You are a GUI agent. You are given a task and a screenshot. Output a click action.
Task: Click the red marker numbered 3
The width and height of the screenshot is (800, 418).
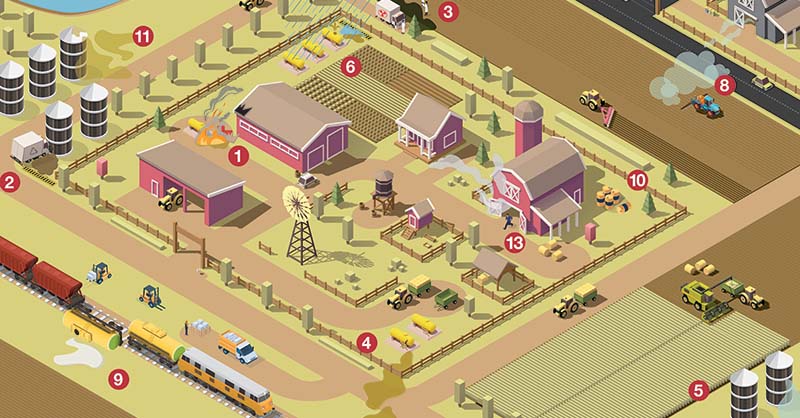[449, 13]
